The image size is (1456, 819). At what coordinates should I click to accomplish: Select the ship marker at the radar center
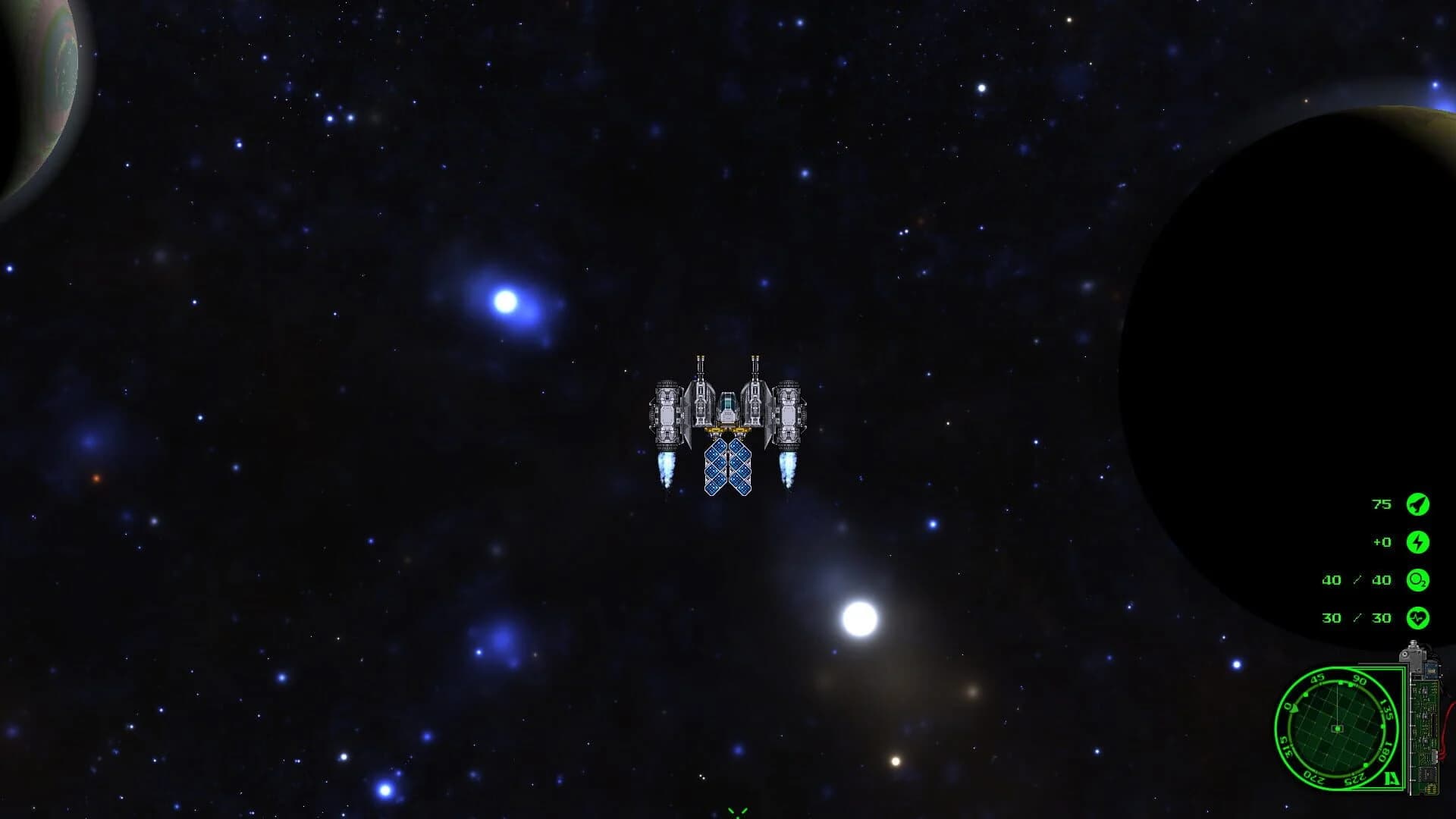1338,729
